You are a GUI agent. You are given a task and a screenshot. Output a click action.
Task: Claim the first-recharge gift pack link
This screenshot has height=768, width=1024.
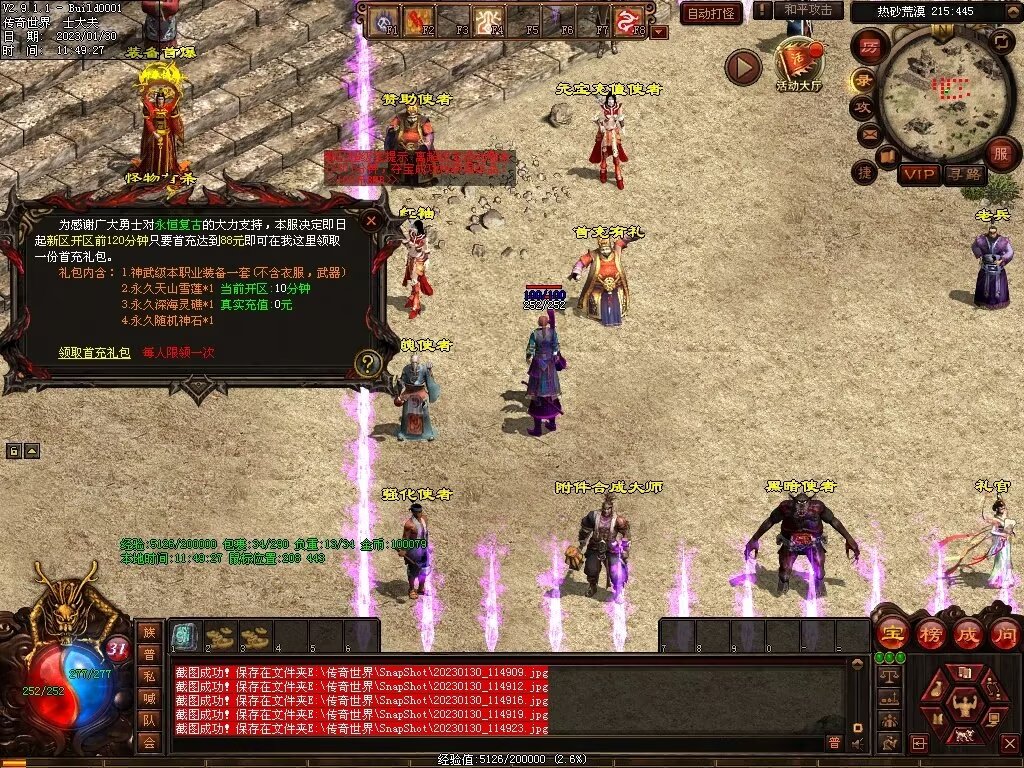[x=94, y=353]
